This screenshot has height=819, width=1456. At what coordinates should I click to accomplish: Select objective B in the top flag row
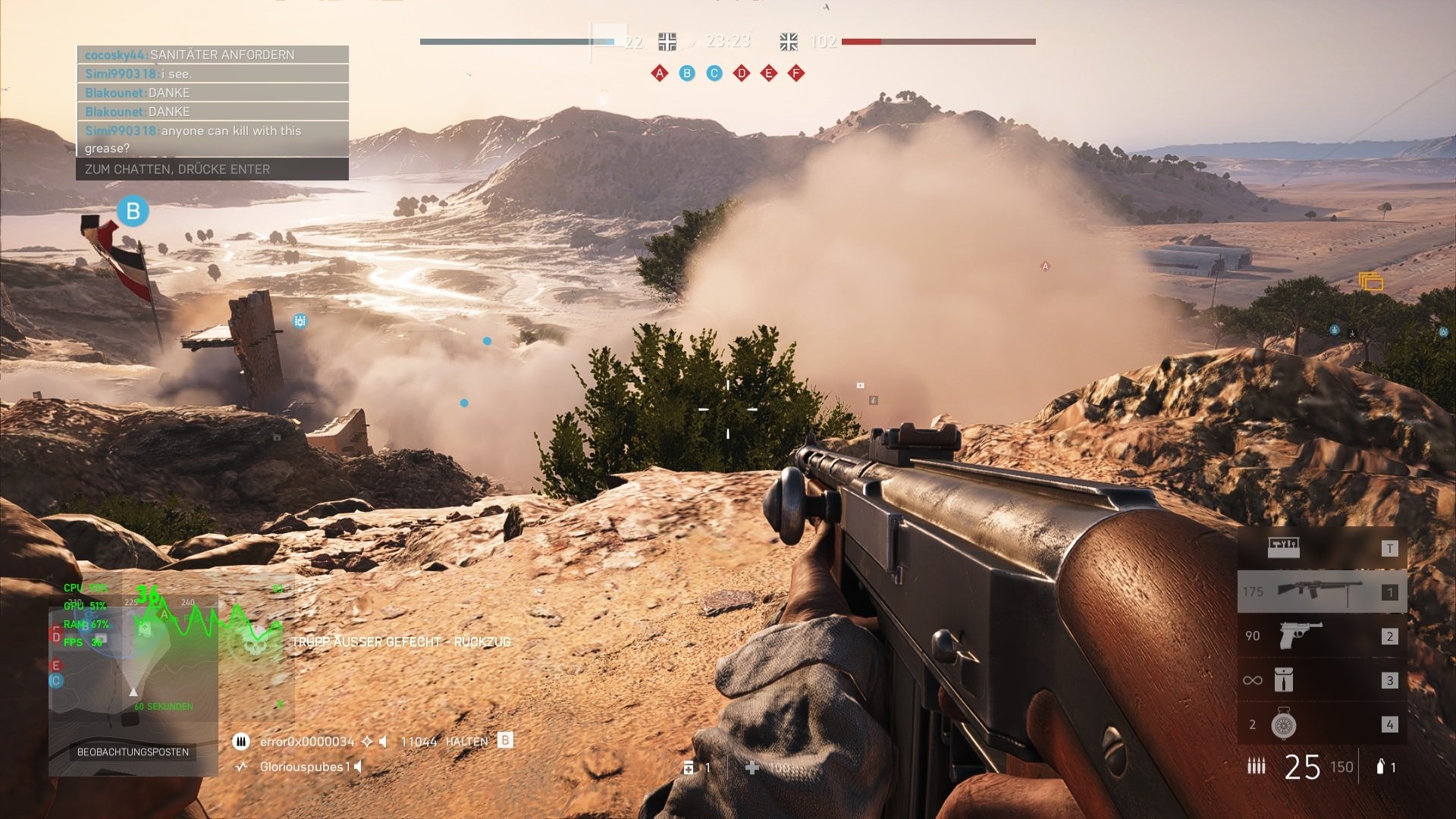click(687, 74)
